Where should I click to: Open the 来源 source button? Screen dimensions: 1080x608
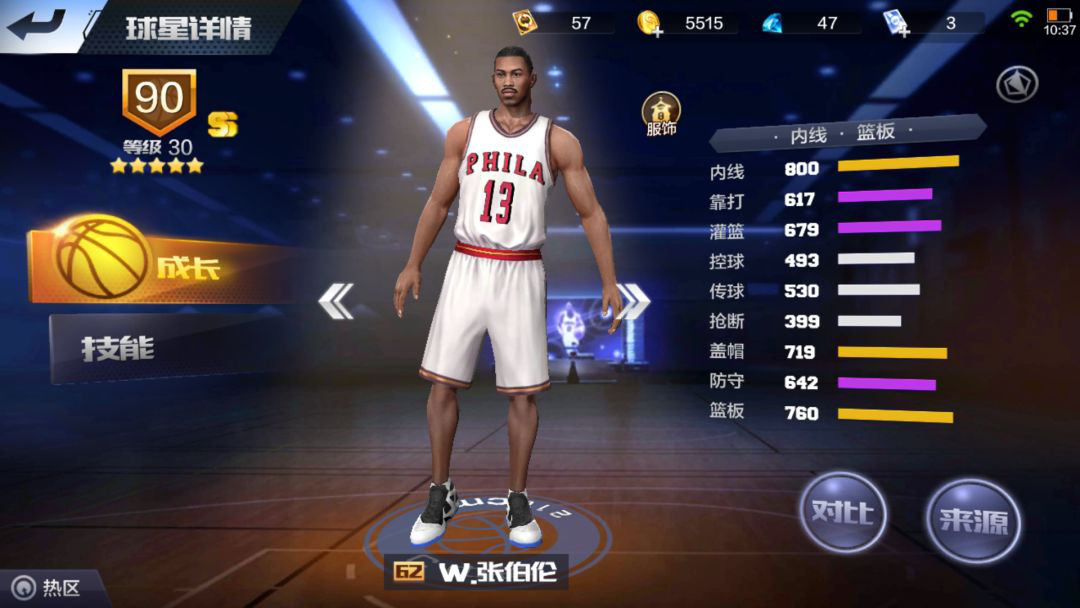(x=973, y=520)
